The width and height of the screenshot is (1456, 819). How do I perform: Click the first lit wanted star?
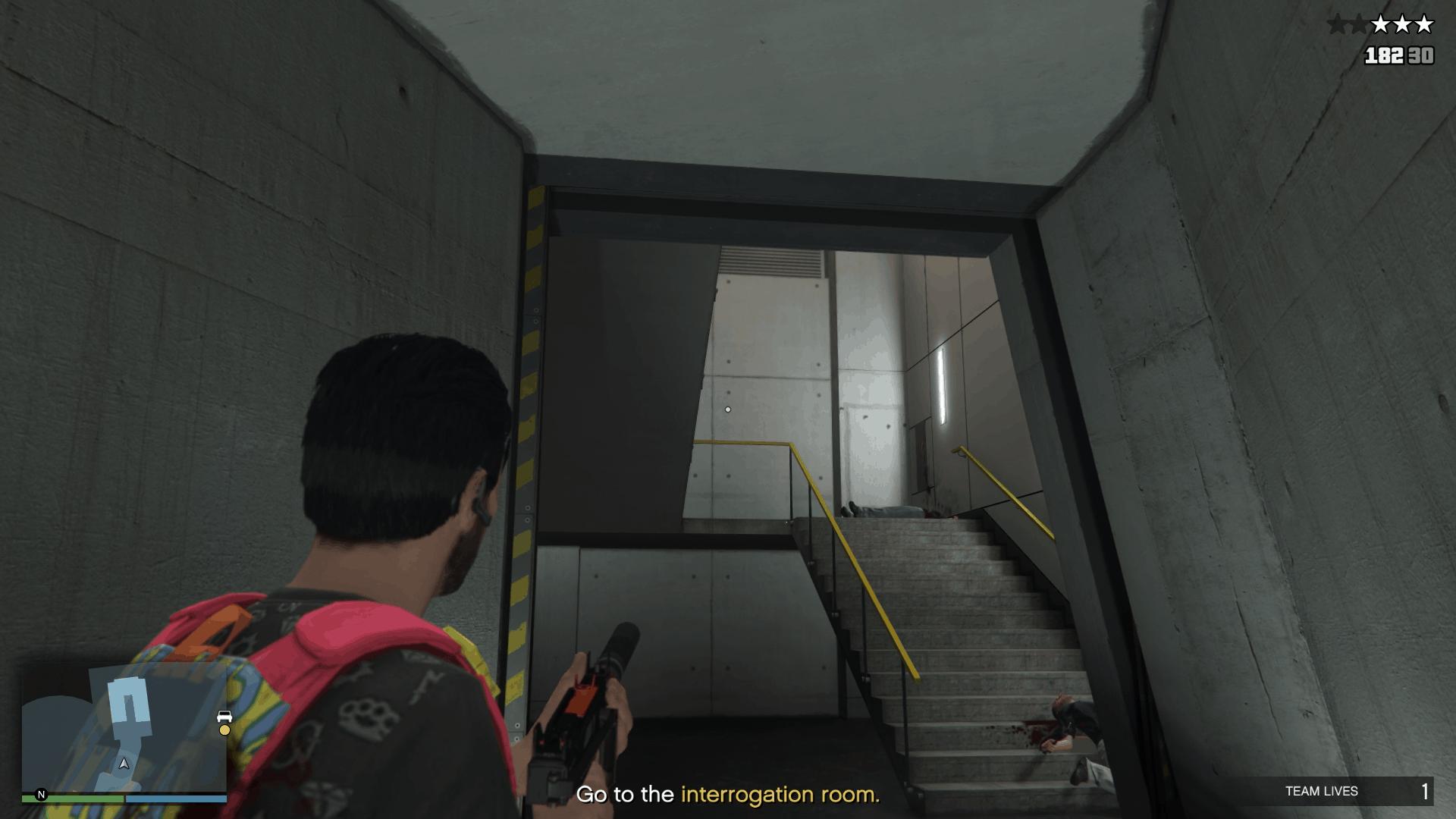[x=1382, y=24]
